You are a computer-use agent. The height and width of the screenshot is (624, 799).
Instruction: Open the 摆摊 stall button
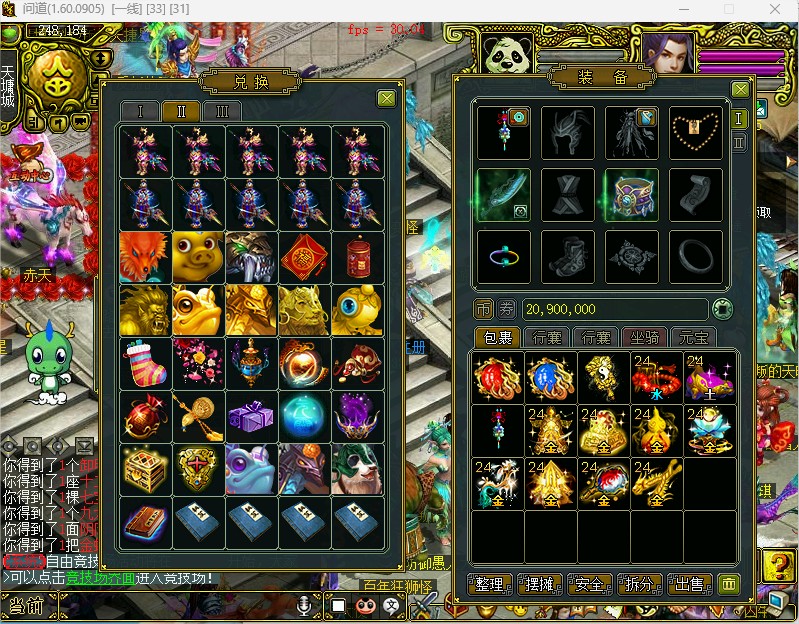coord(539,584)
